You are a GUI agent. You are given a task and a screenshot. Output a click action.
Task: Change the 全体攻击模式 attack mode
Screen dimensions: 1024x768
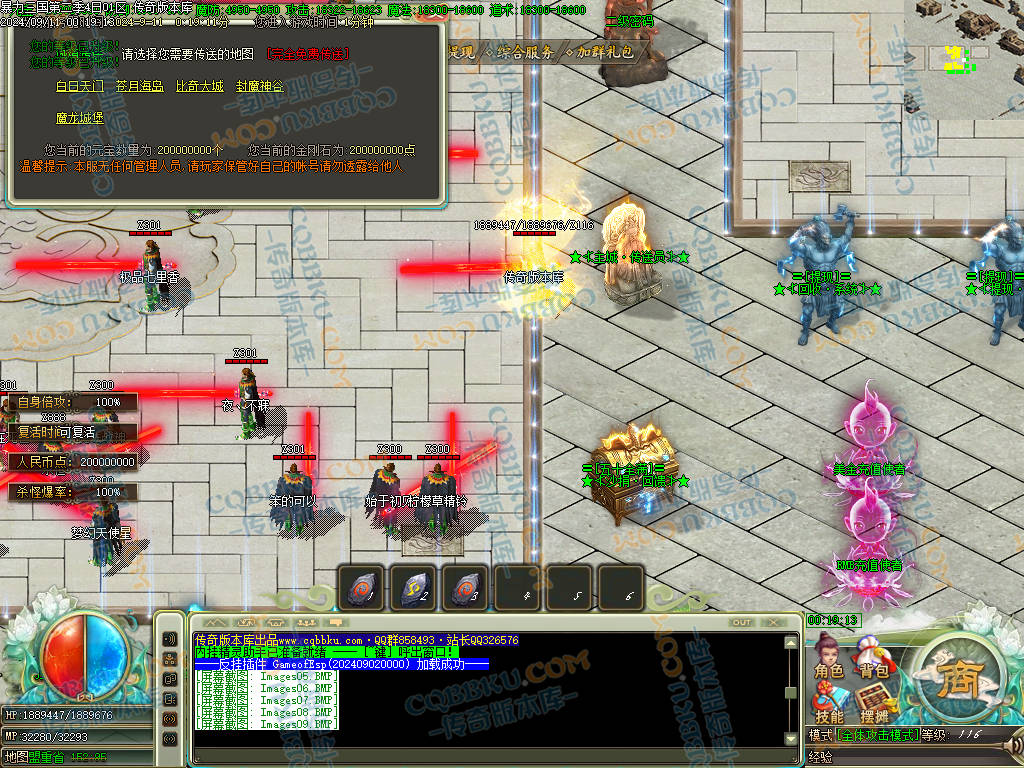(878, 735)
